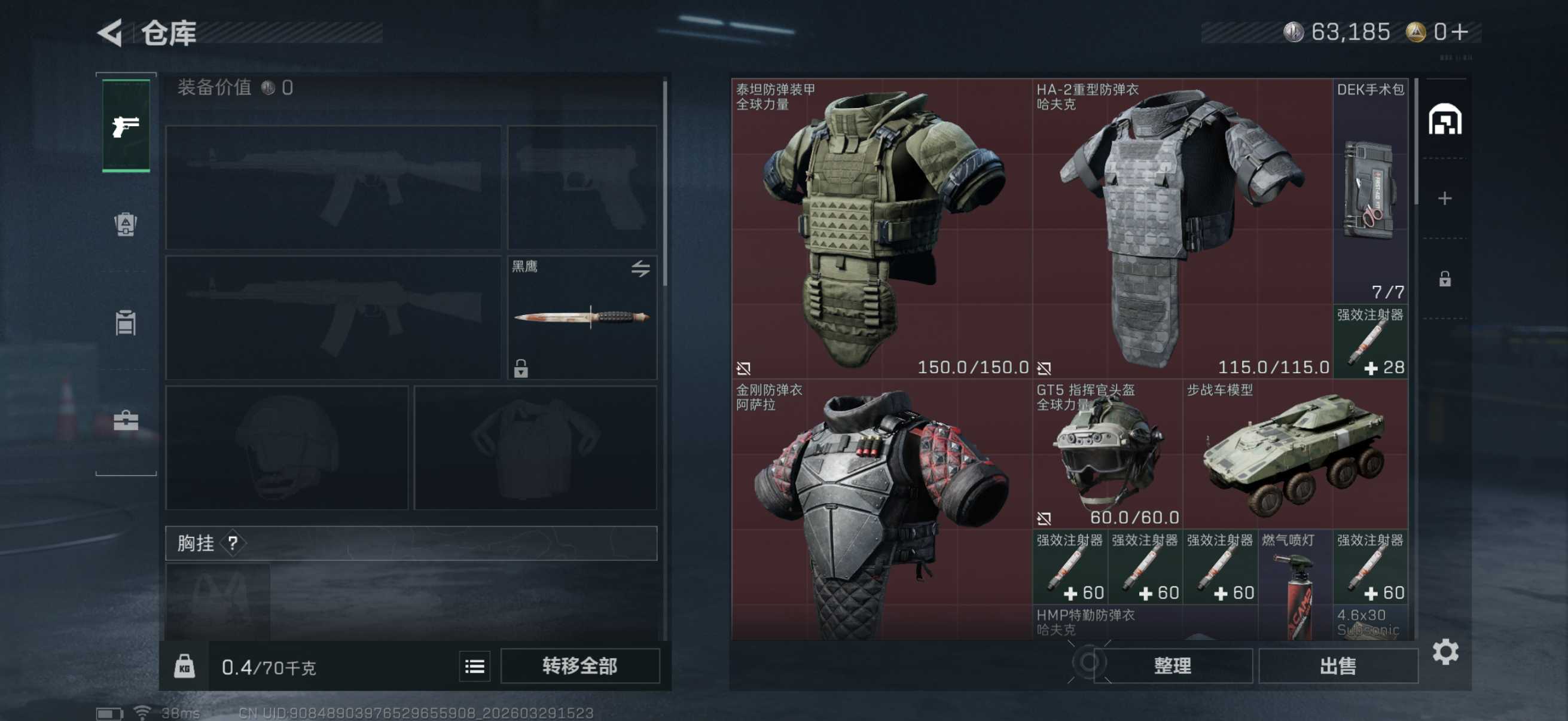Toggle the item list view icon

click(x=475, y=666)
